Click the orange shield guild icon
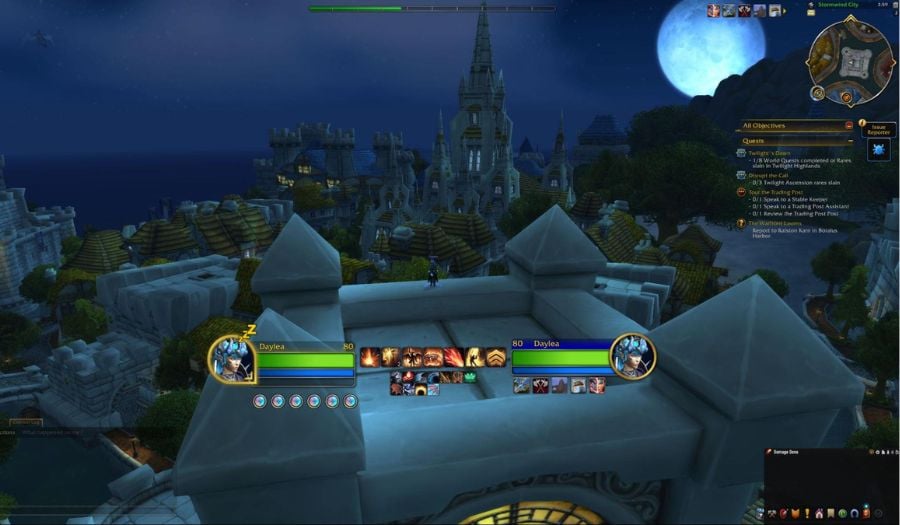The image size is (900, 525). click(x=796, y=514)
